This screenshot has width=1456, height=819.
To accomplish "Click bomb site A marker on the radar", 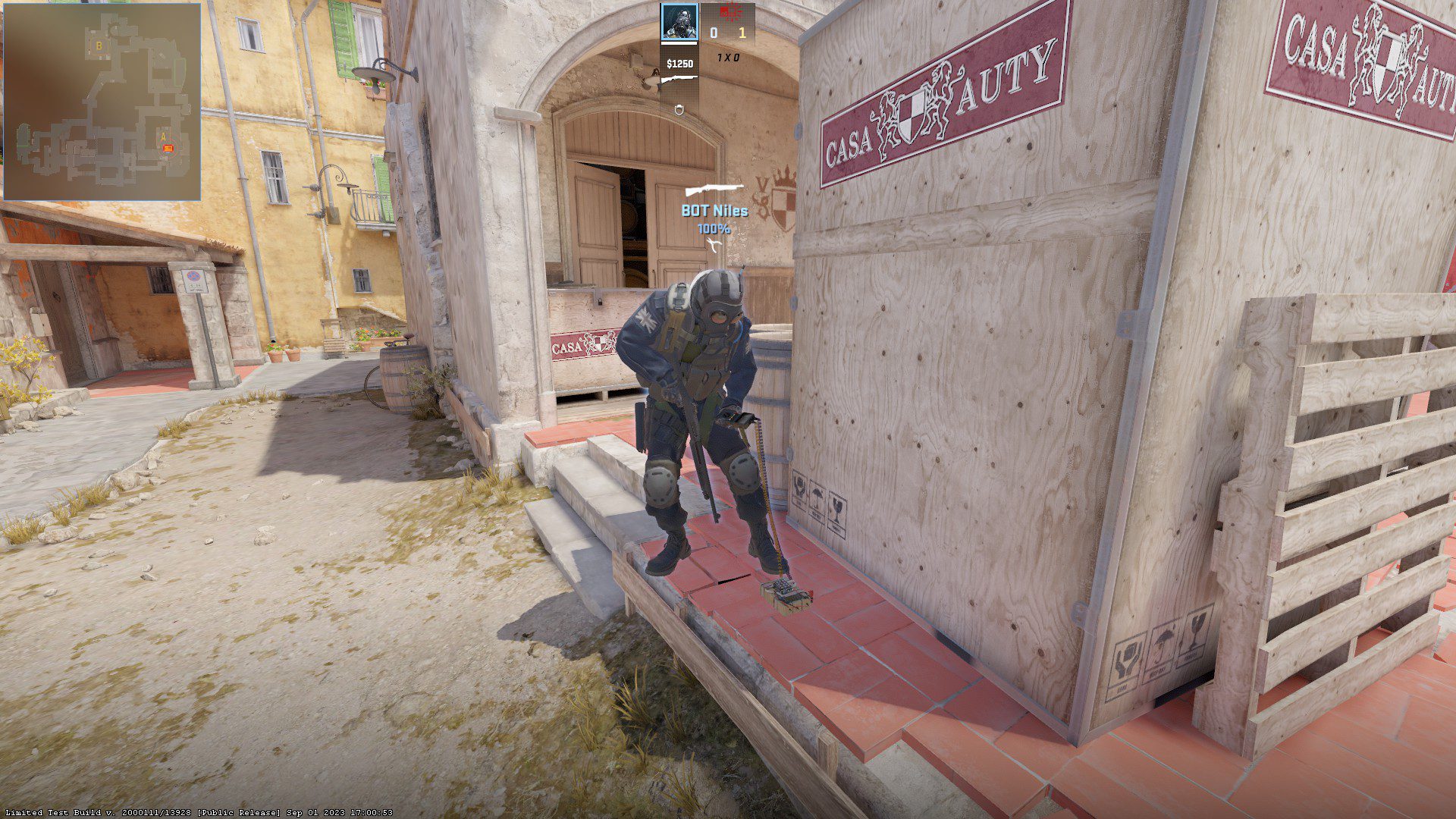I will click(x=163, y=136).
